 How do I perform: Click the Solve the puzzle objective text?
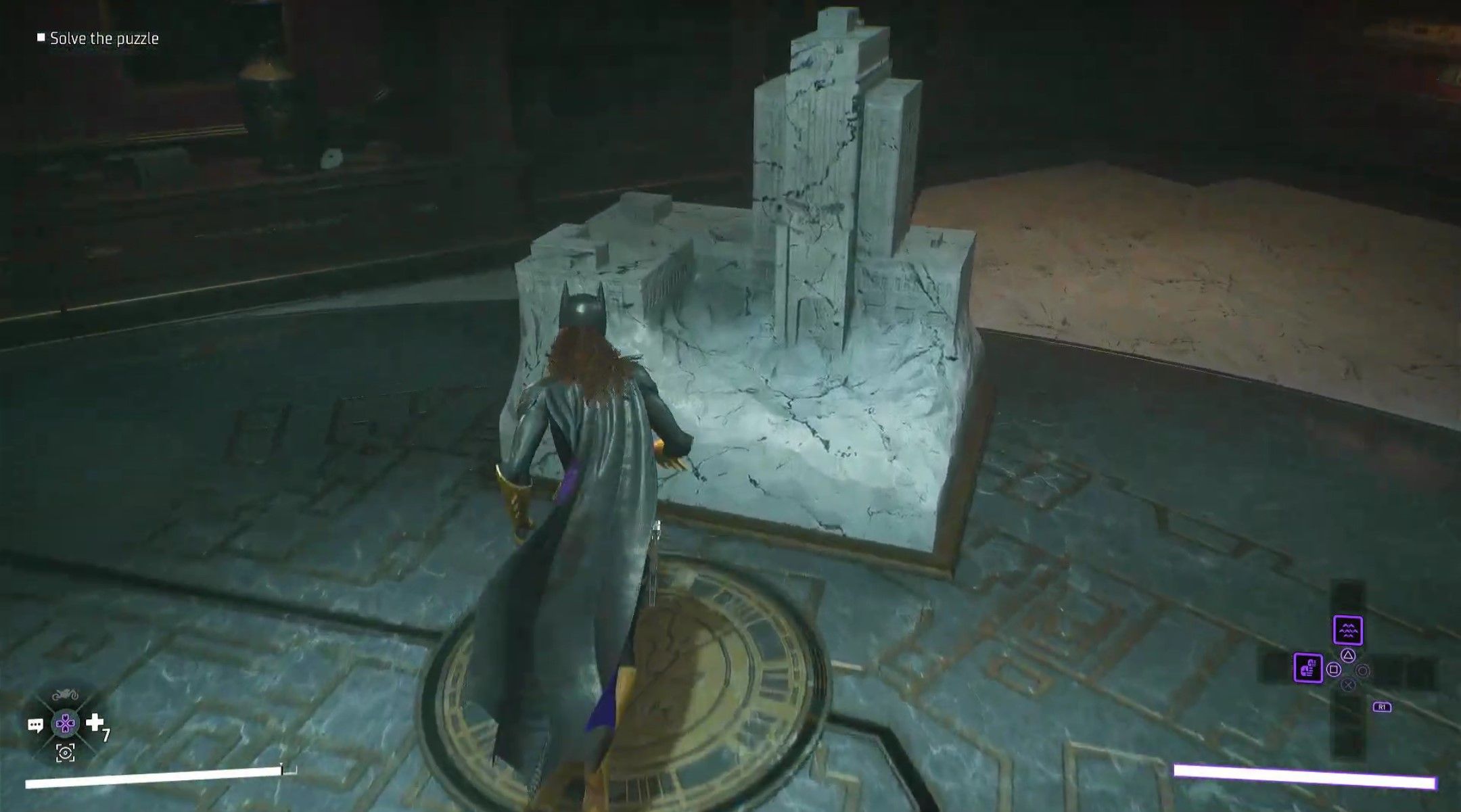pyautogui.click(x=105, y=39)
